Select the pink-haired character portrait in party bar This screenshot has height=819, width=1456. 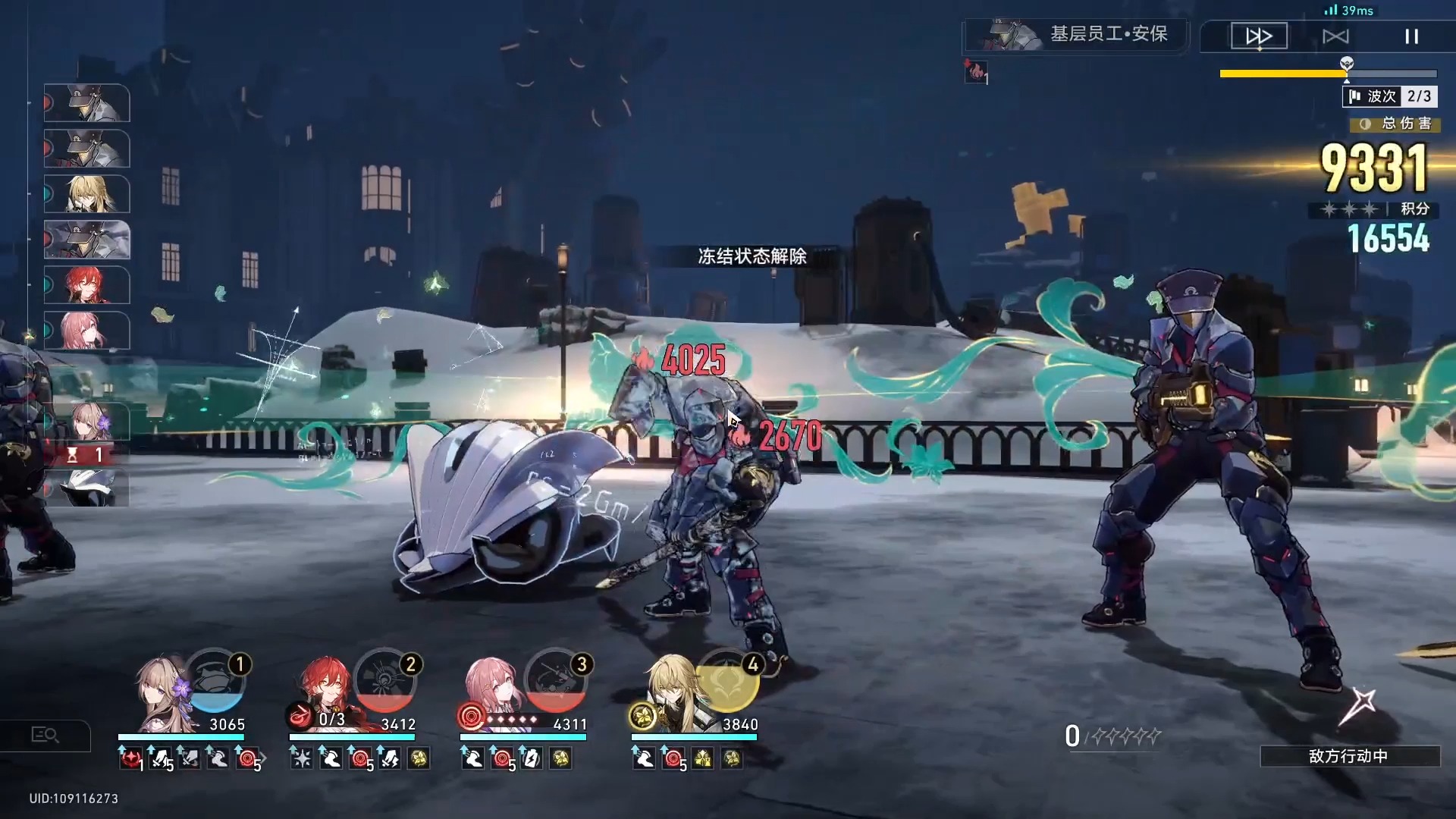pyautogui.click(x=494, y=689)
